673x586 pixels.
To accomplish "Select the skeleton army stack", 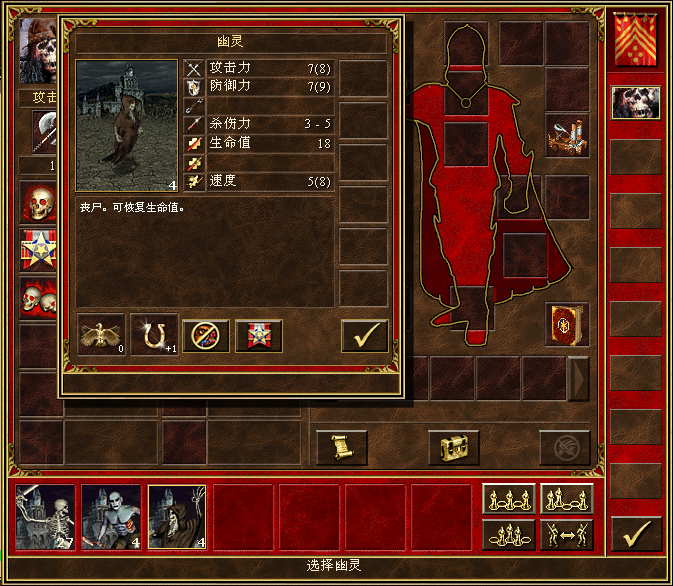I will pyautogui.click(x=45, y=517).
